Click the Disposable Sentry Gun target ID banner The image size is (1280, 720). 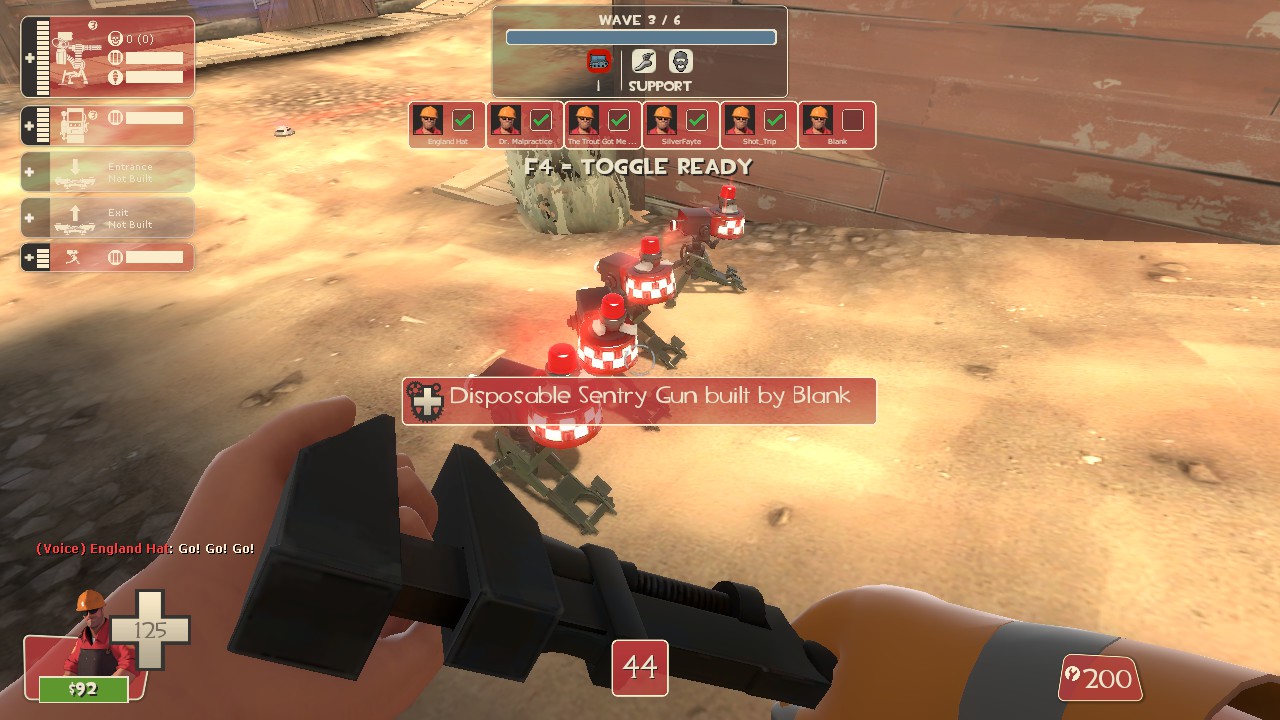[x=639, y=400]
